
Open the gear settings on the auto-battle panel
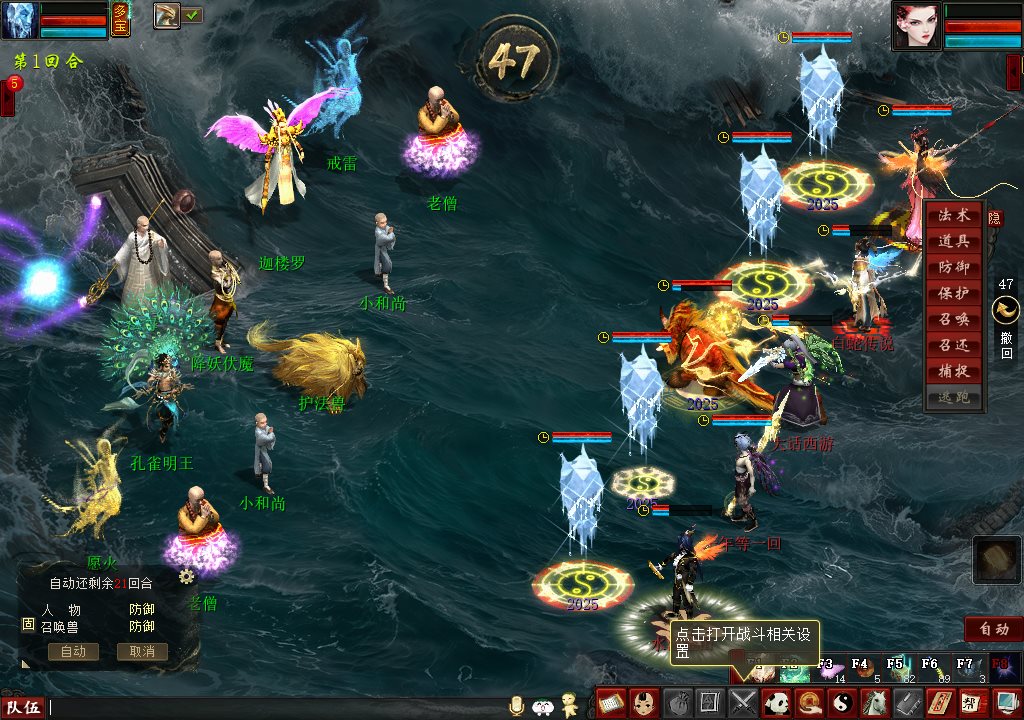coord(186,576)
